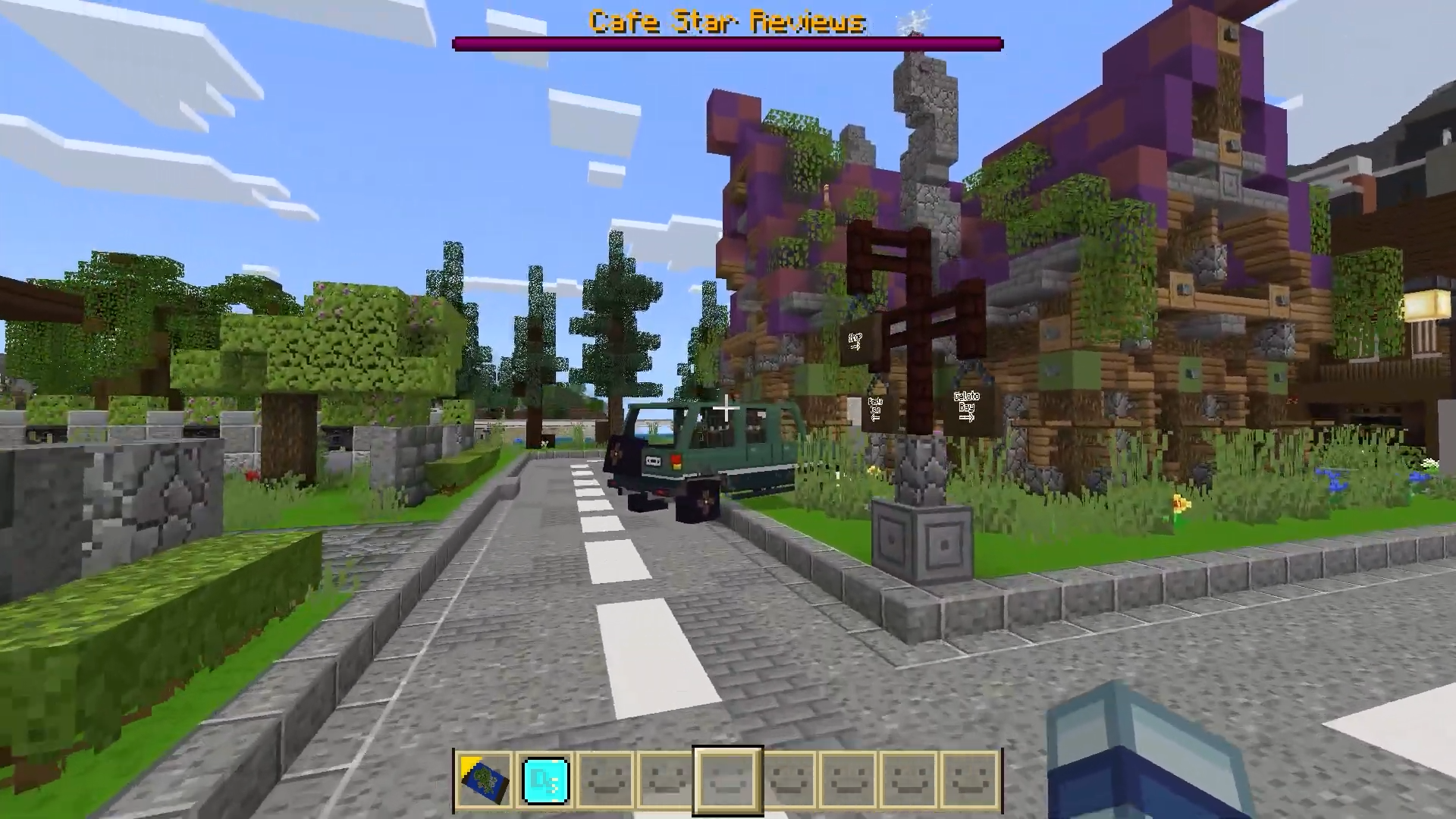Click the highlighted empty hotbar slot

727,780
